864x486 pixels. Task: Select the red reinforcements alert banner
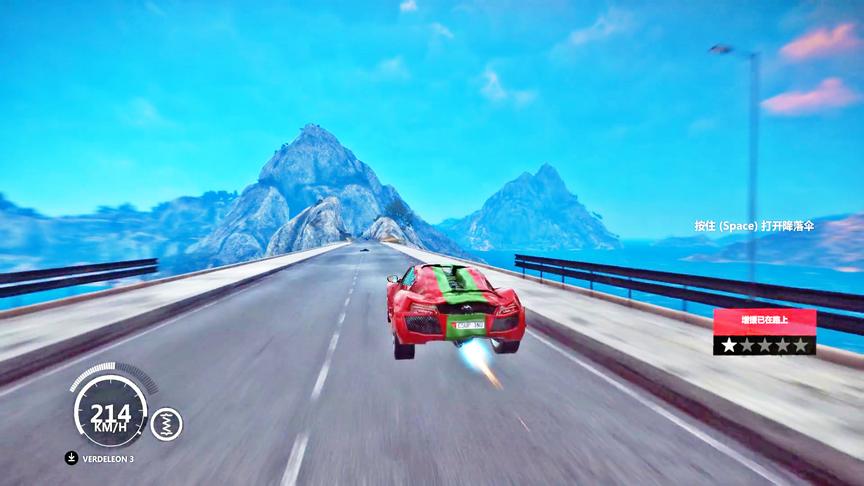pos(764,321)
